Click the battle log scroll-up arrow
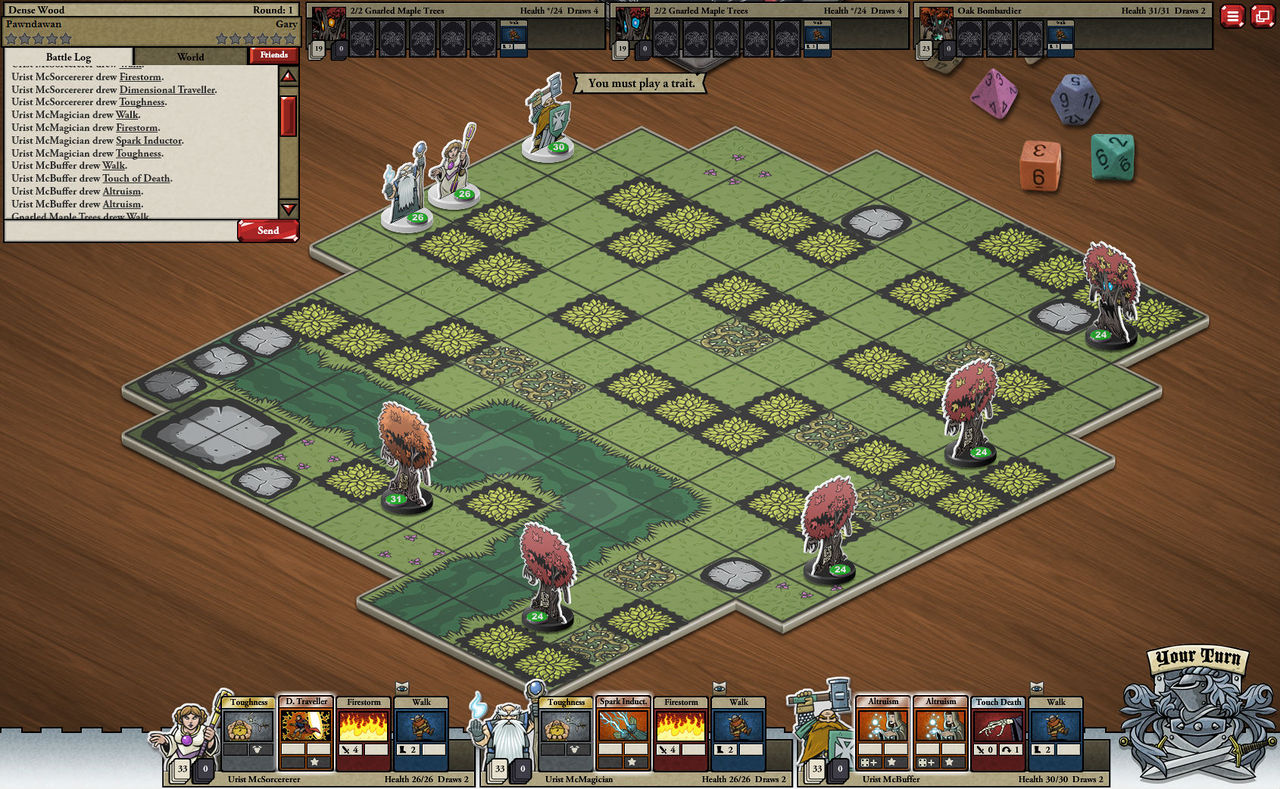Screen dimensions: 1280x789 tap(288, 76)
